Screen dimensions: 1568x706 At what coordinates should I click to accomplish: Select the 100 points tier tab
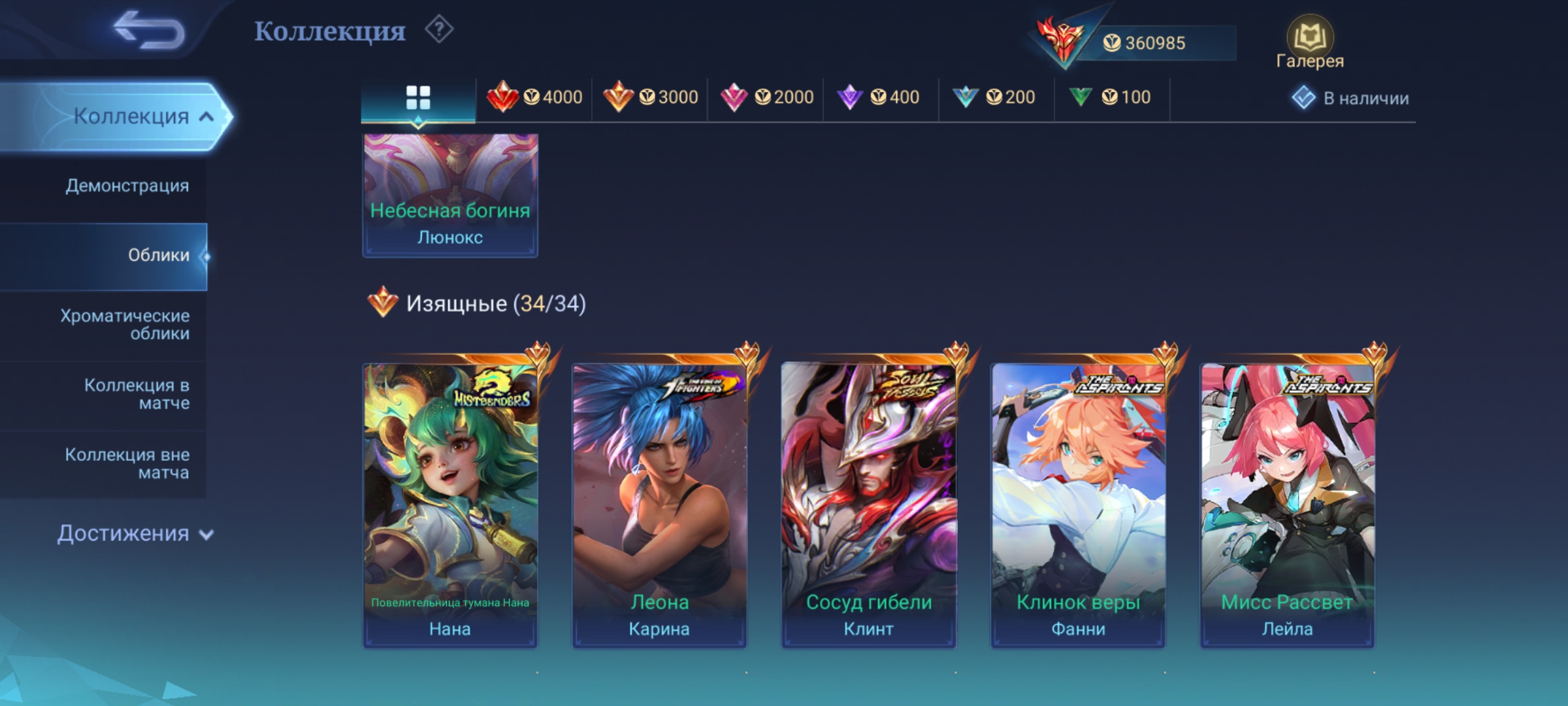pyautogui.click(x=1110, y=97)
